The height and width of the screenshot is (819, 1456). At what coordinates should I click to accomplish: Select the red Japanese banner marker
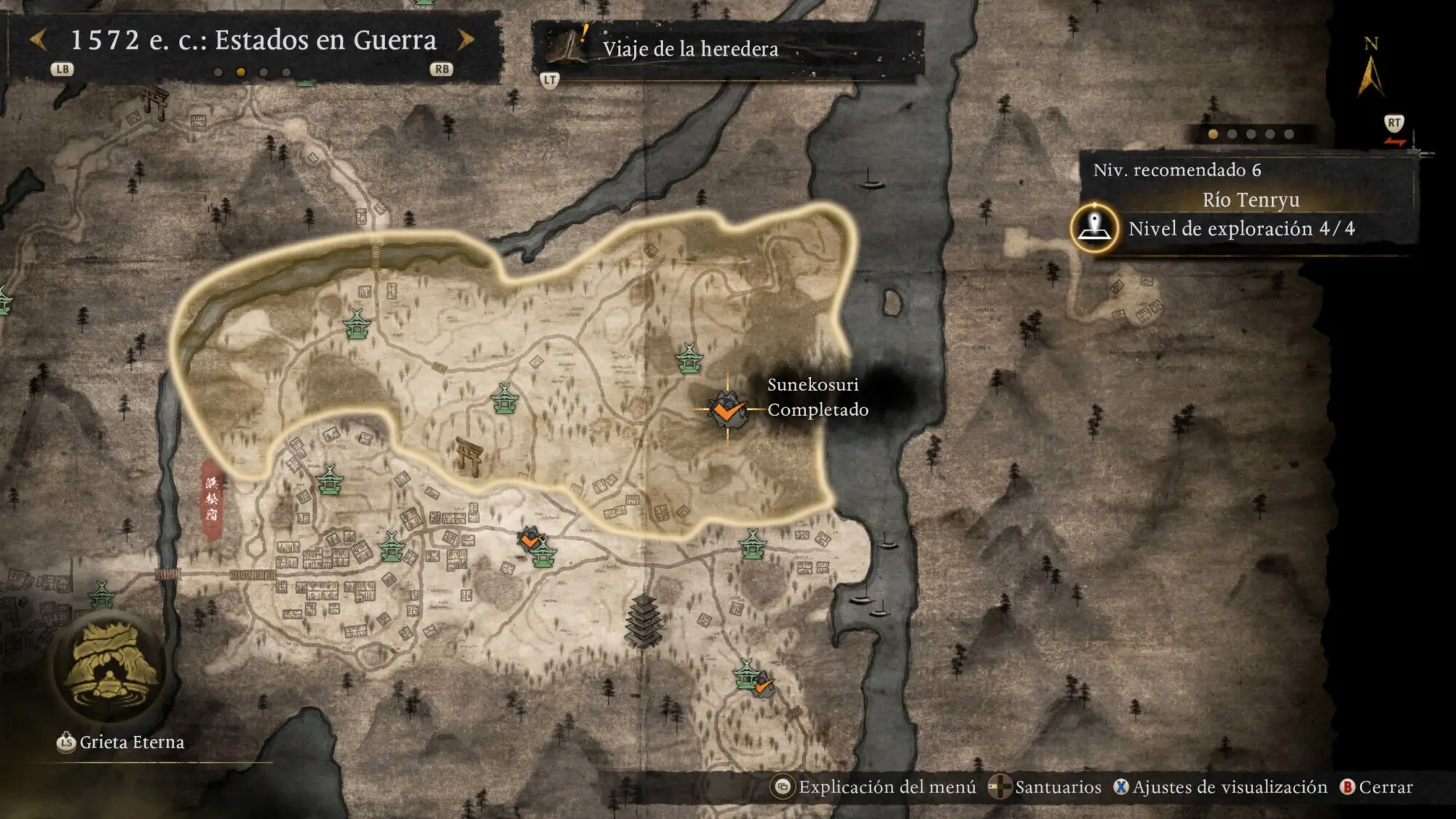(212, 499)
